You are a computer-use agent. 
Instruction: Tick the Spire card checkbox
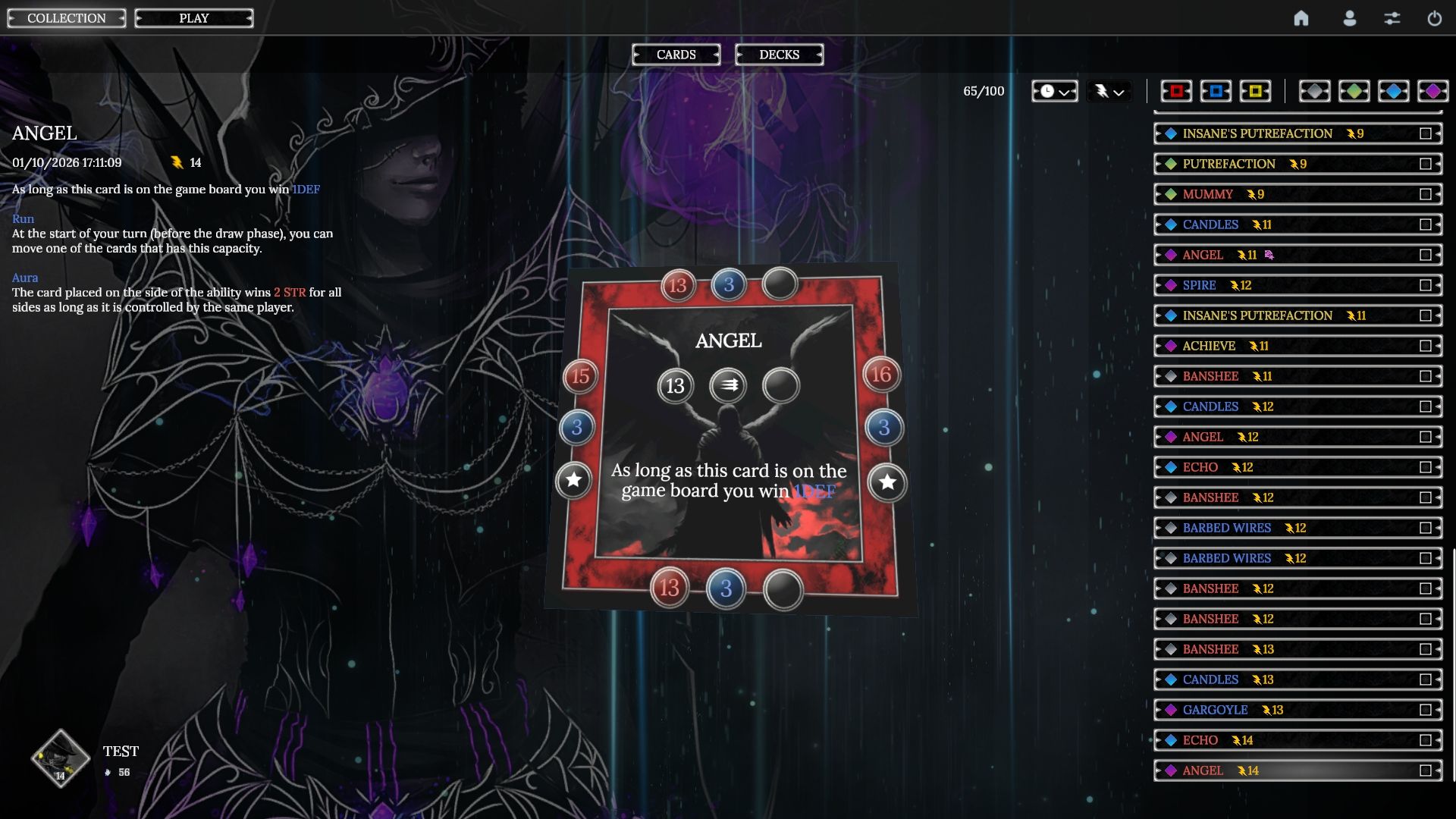1426,285
